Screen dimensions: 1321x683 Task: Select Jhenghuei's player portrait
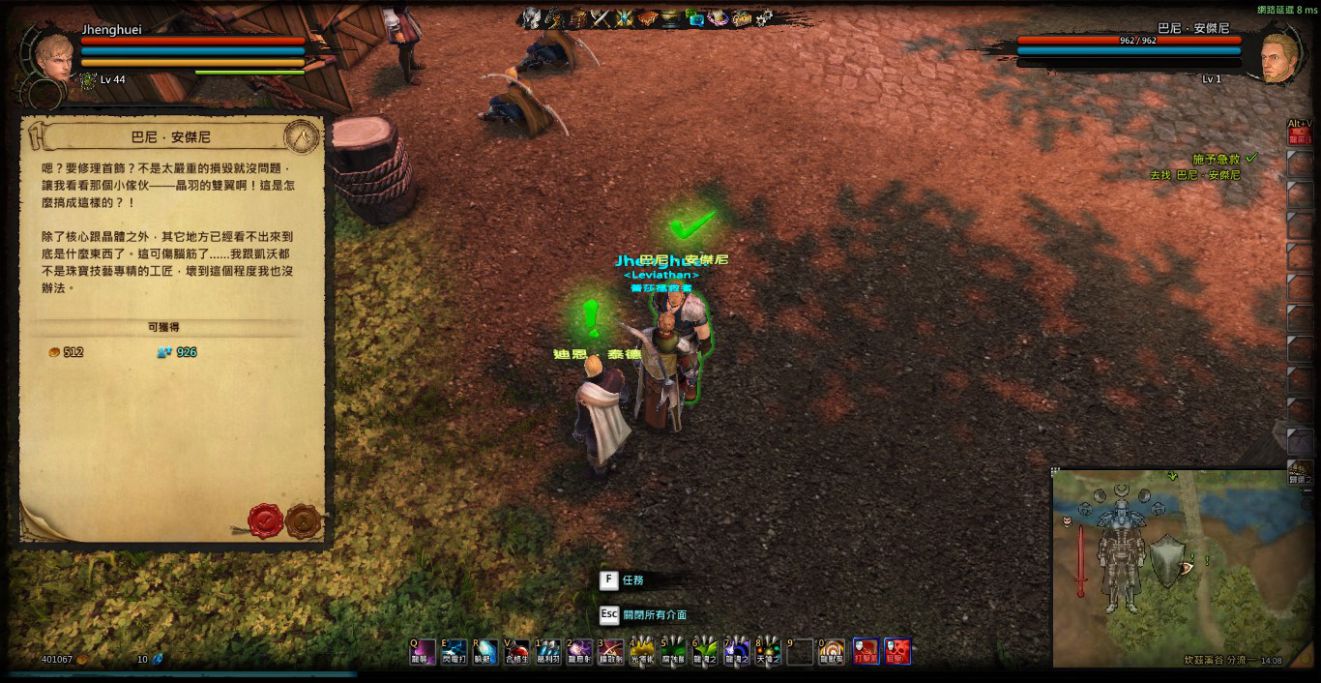tap(53, 58)
